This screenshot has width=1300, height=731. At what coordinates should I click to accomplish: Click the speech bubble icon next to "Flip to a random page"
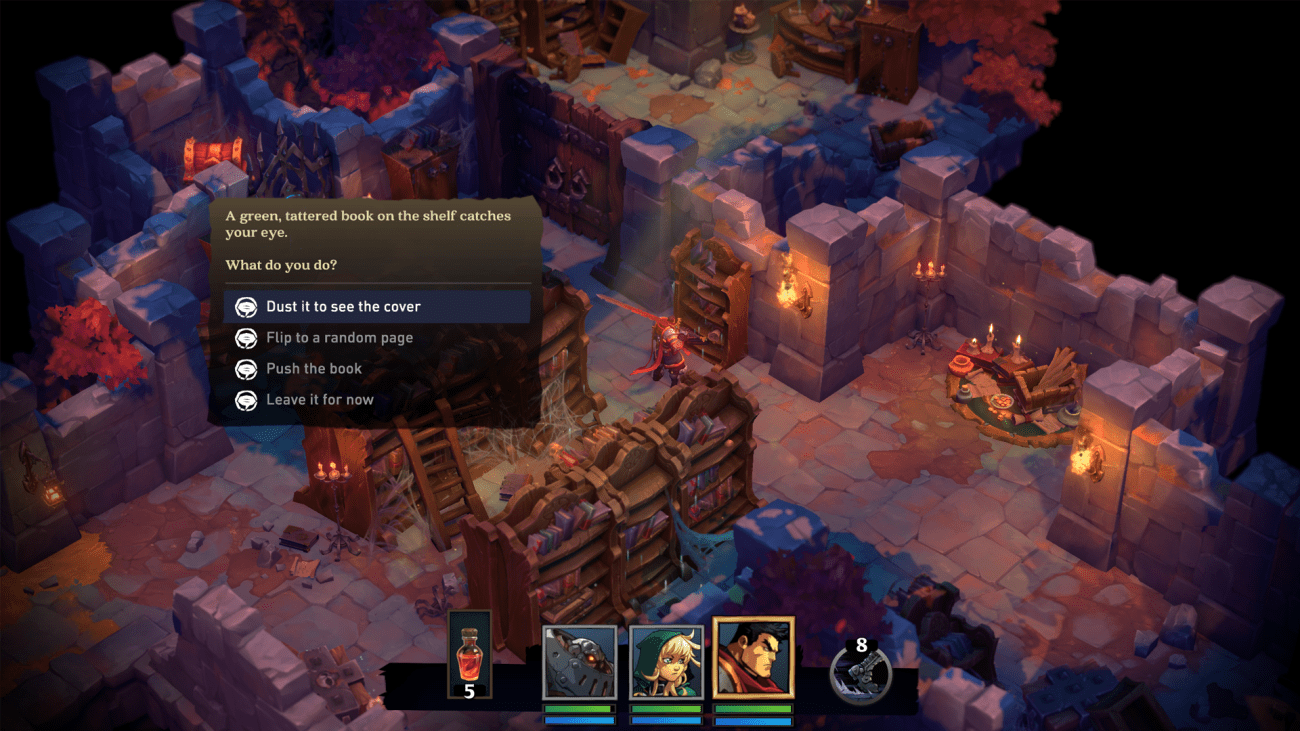pos(244,337)
